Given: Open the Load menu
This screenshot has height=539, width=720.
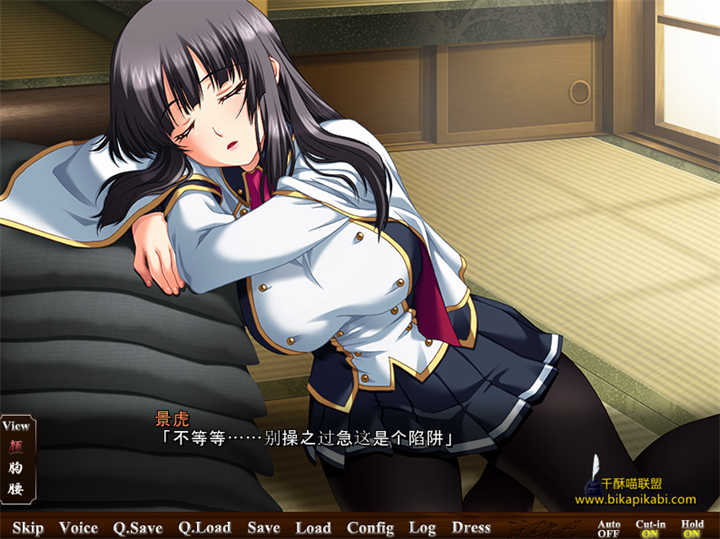Looking at the screenshot, I should [x=313, y=527].
